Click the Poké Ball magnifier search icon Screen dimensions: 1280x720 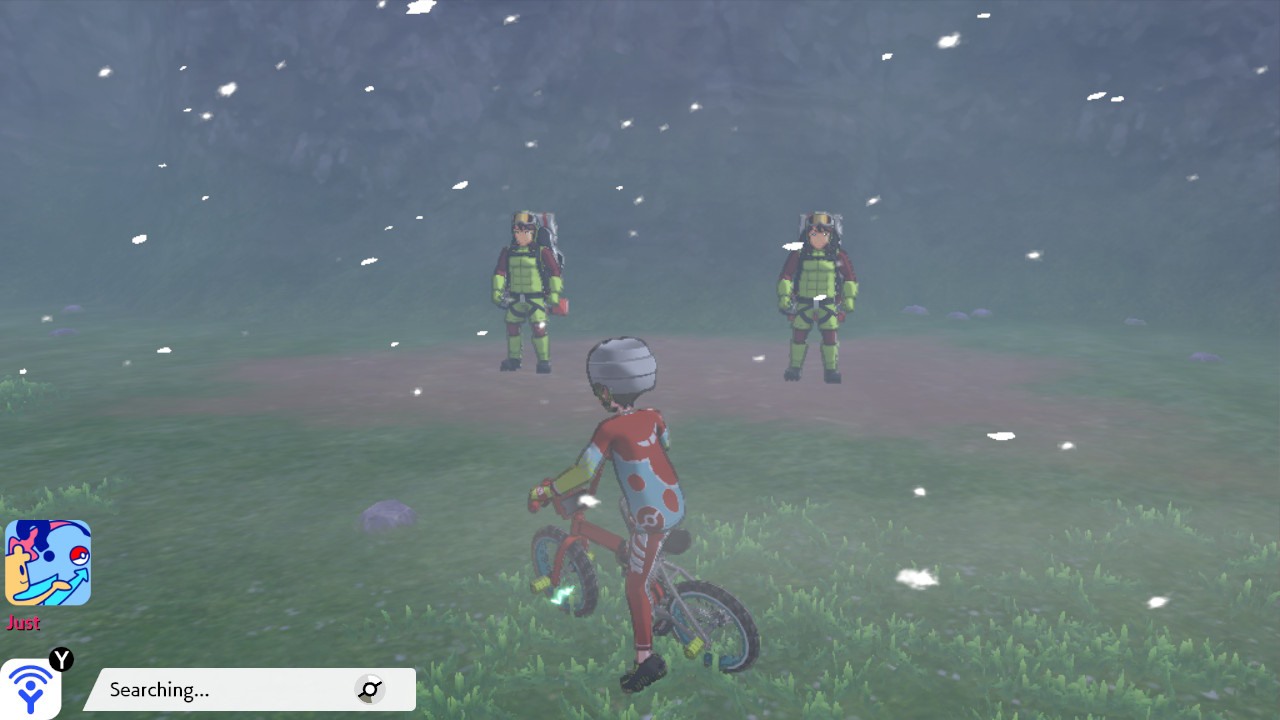pyautogui.click(x=370, y=689)
